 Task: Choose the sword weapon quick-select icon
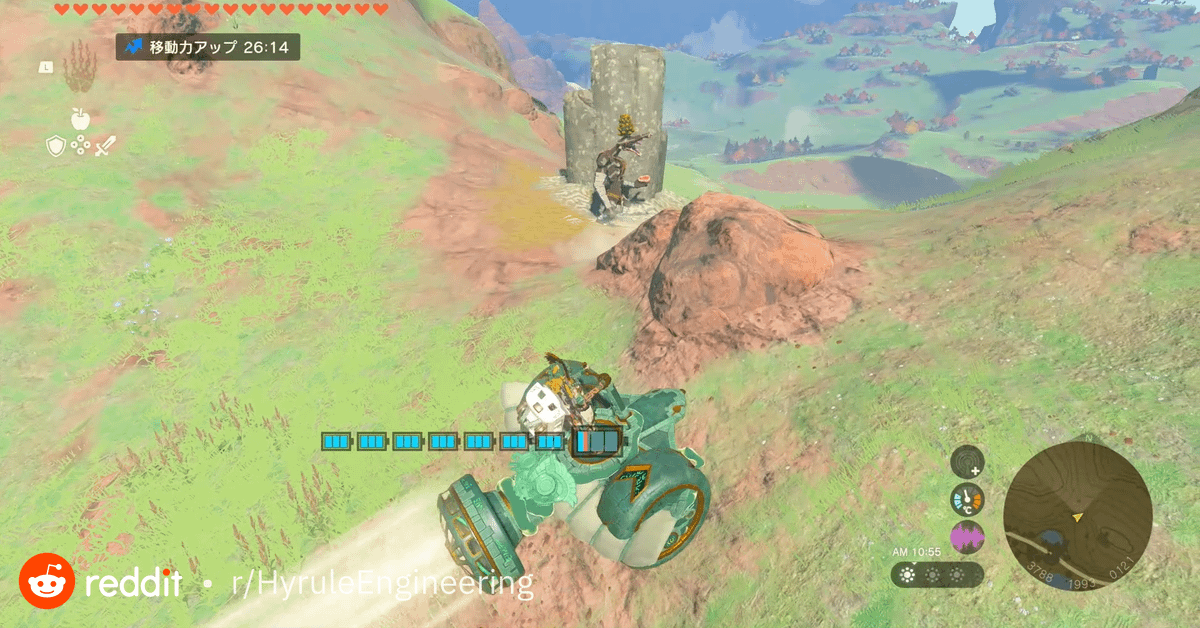[x=105, y=146]
